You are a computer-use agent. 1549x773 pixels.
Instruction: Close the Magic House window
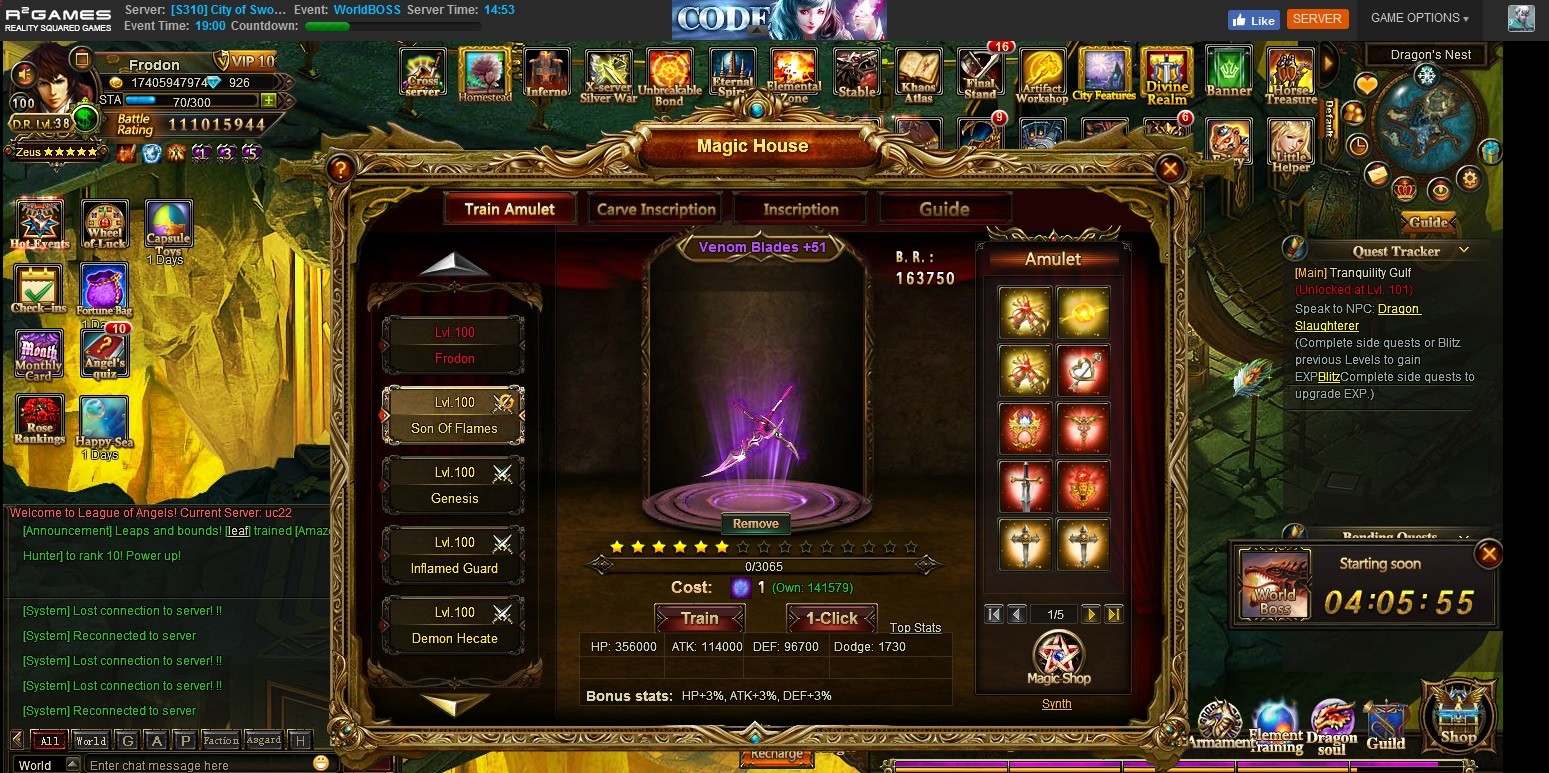(1169, 168)
